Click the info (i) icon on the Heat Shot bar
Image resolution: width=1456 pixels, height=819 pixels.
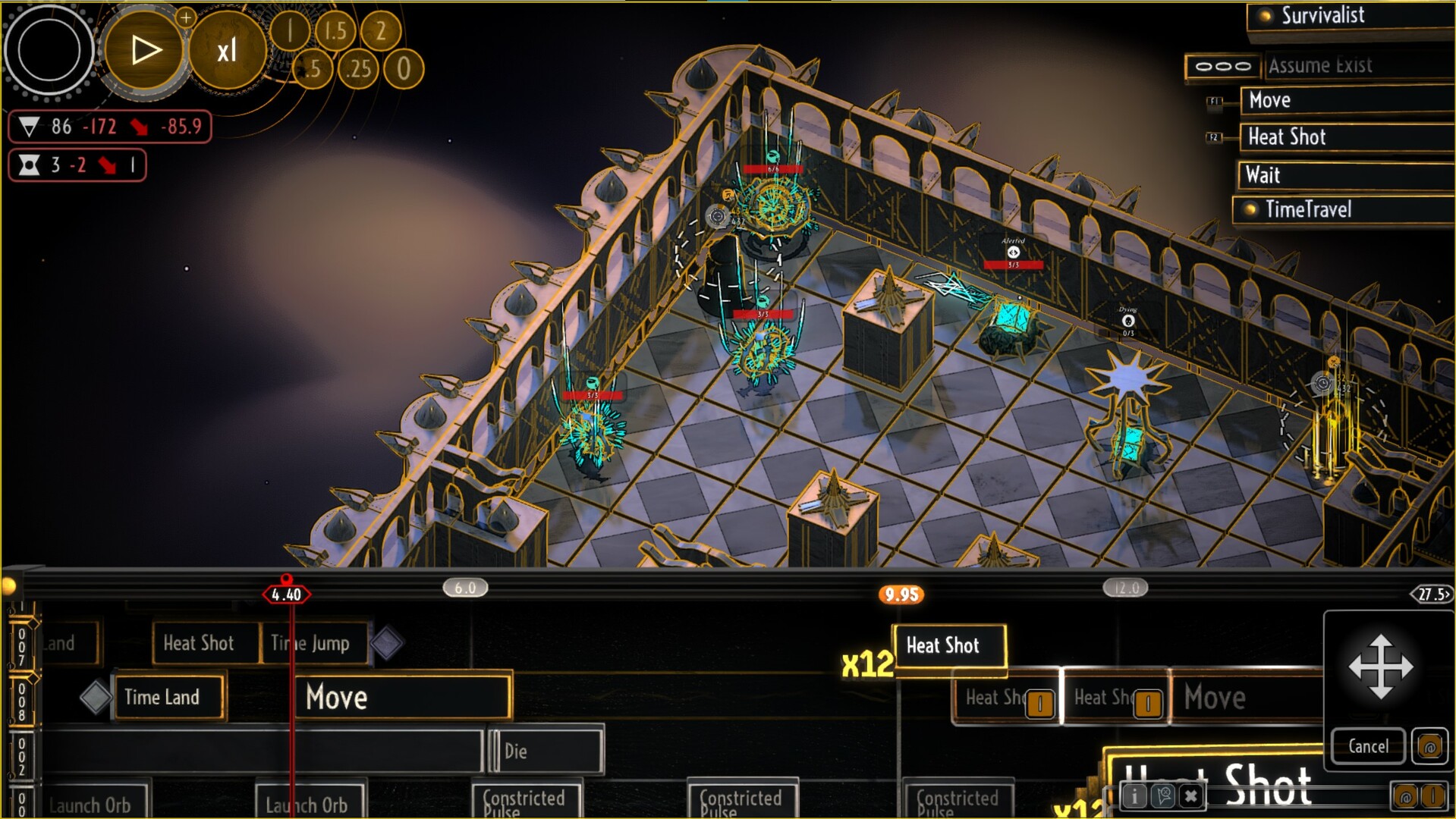click(1134, 795)
